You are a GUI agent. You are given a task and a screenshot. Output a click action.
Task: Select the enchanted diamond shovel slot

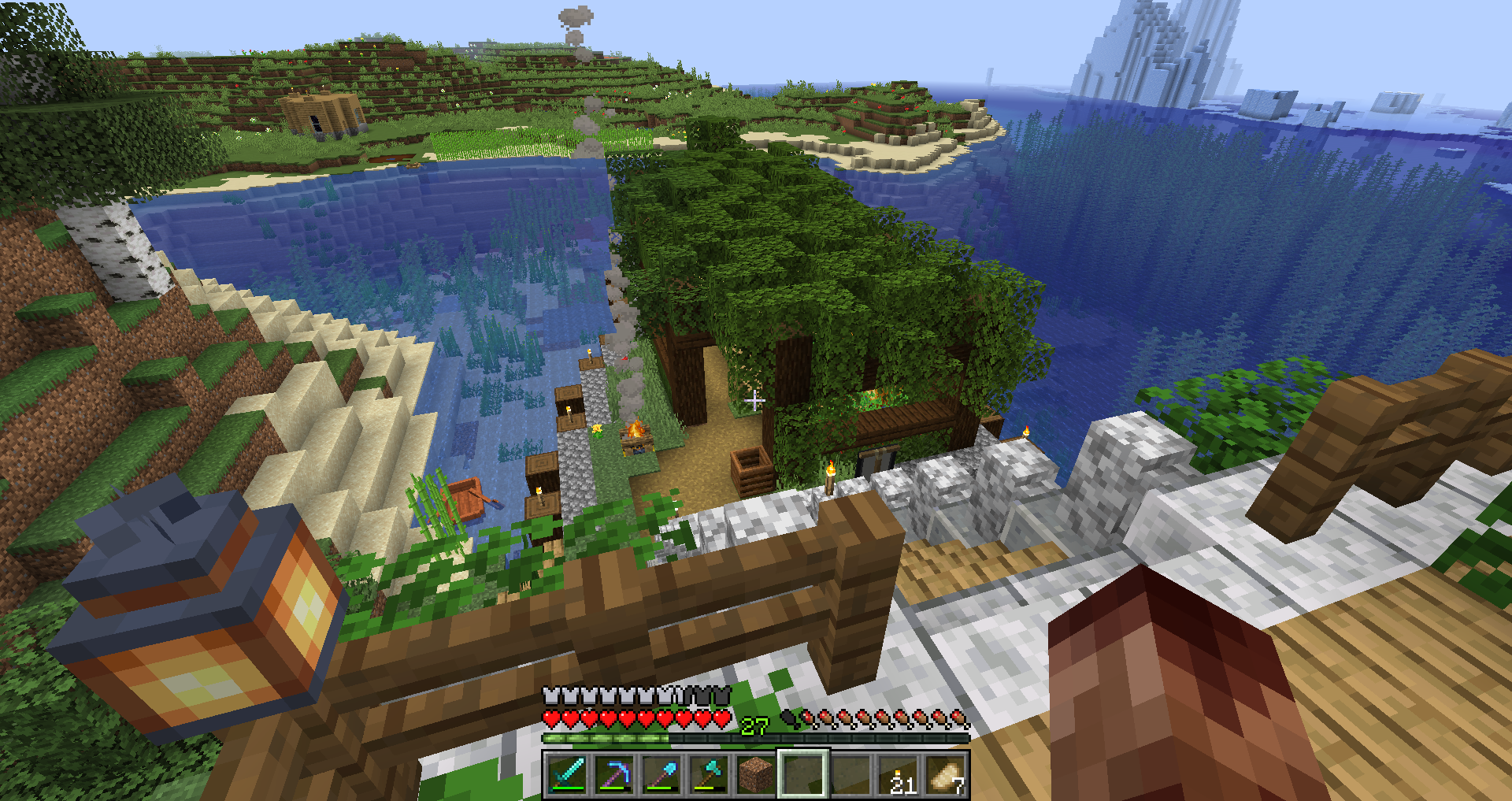661,773
